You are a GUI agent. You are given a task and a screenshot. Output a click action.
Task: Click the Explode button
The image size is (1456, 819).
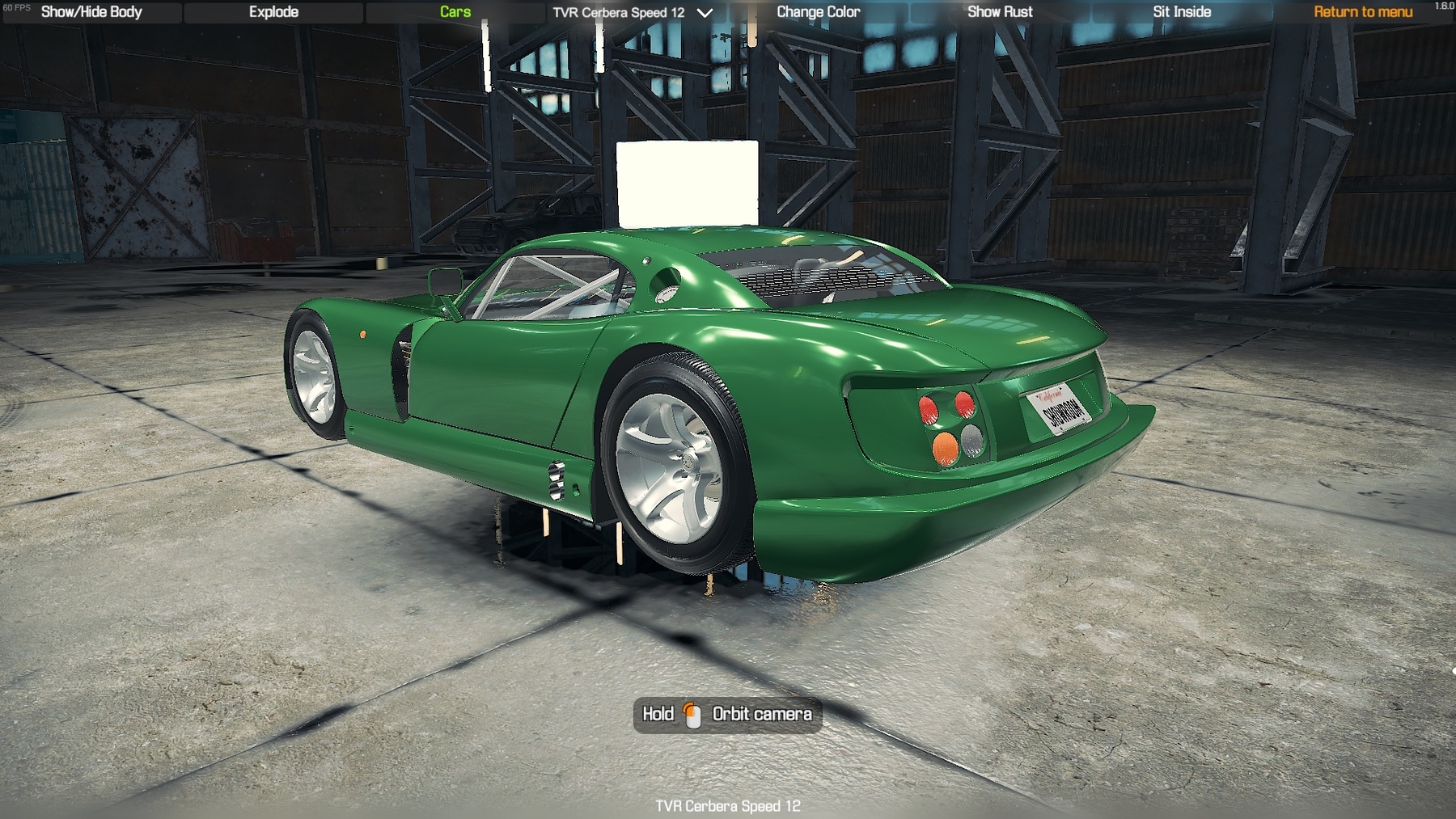tap(273, 12)
